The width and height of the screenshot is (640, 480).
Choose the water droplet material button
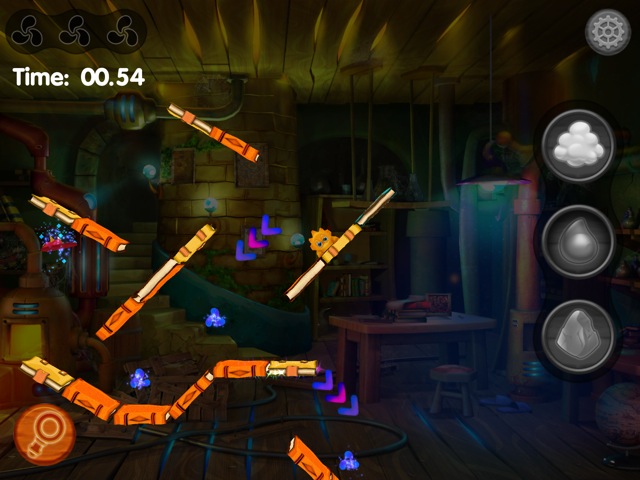(x=578, y=240)
